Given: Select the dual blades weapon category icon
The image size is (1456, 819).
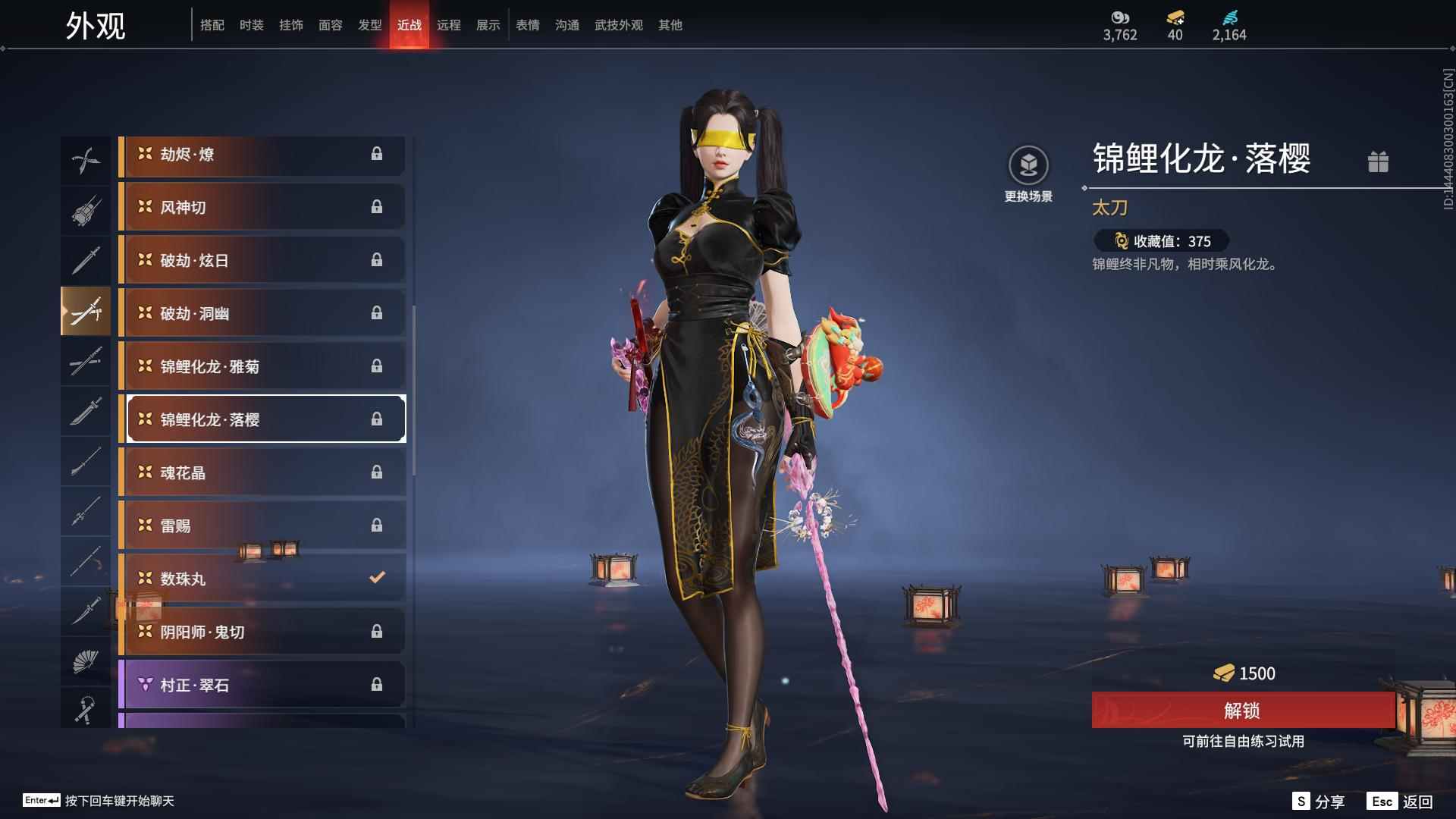Looking at the screenshot, I should click(x=86, y=158).
